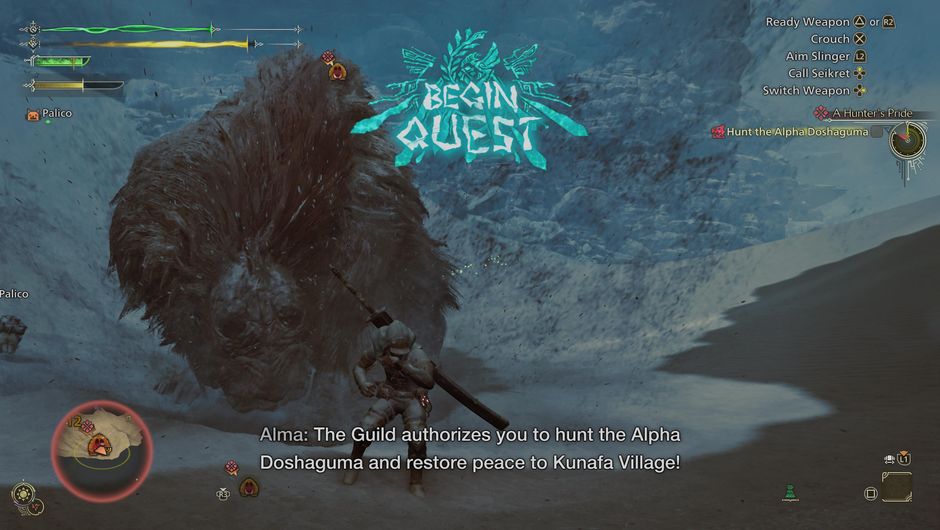The height and width of the screenshot is (530, 940).
Task: Click the sun time-of-day indicator
Action: 20,493
